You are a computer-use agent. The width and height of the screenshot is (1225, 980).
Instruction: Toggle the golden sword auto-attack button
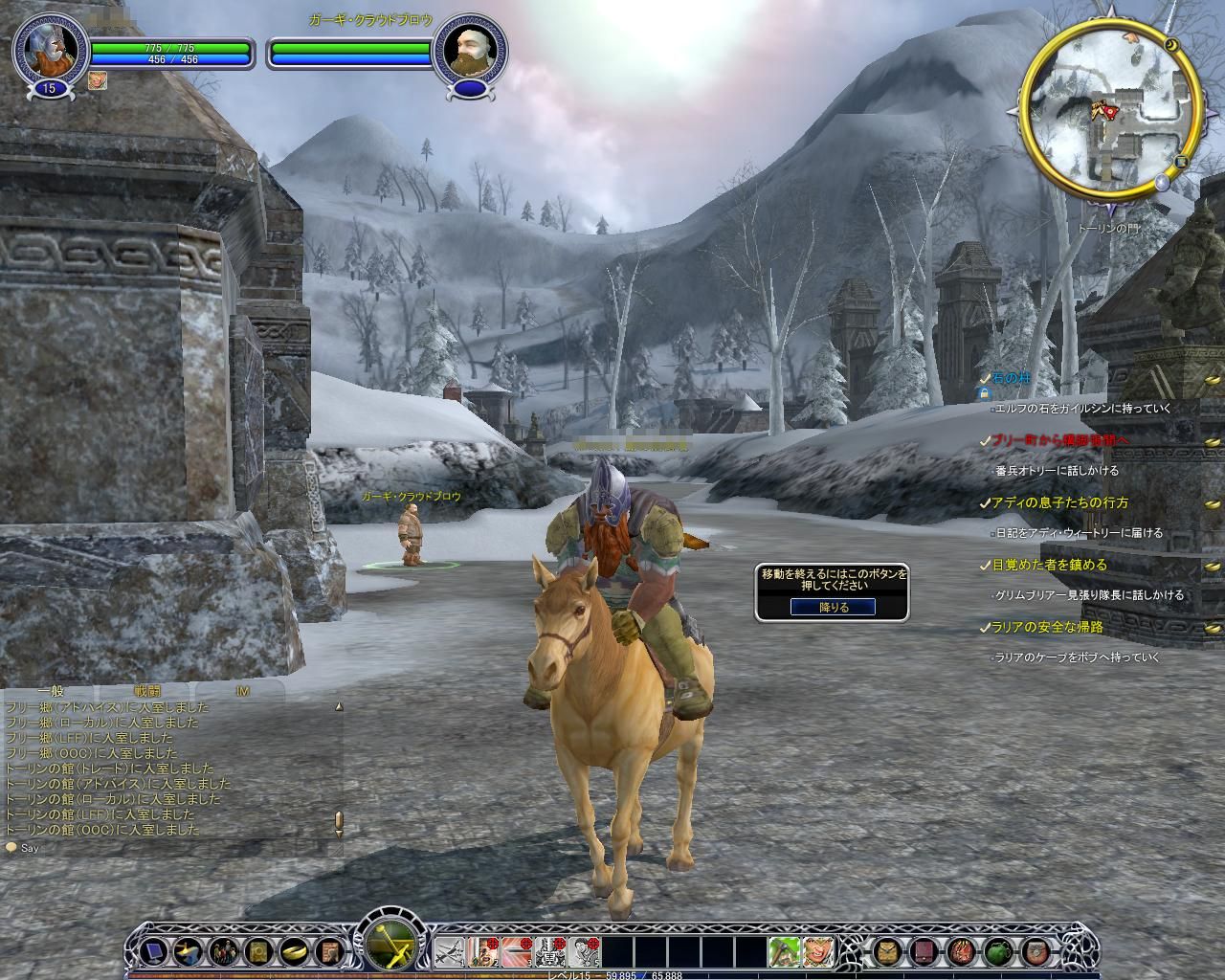pos(391,949)
